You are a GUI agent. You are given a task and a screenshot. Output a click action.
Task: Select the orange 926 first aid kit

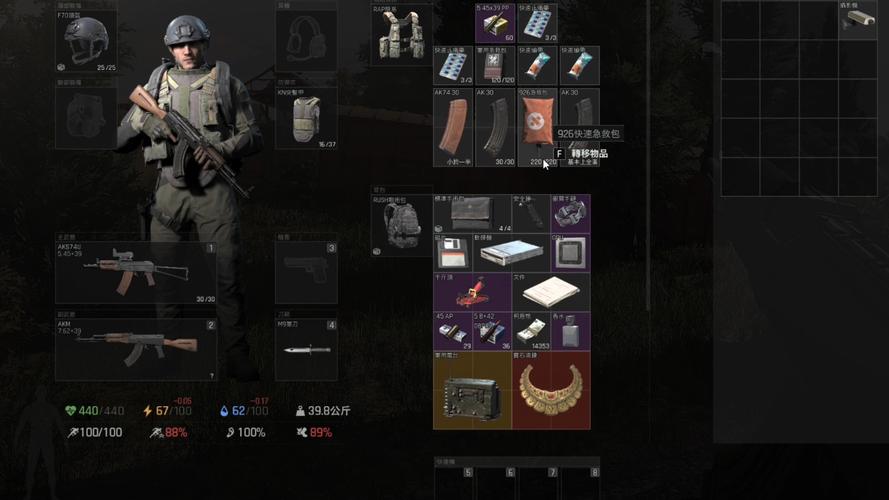pos(538,129)
